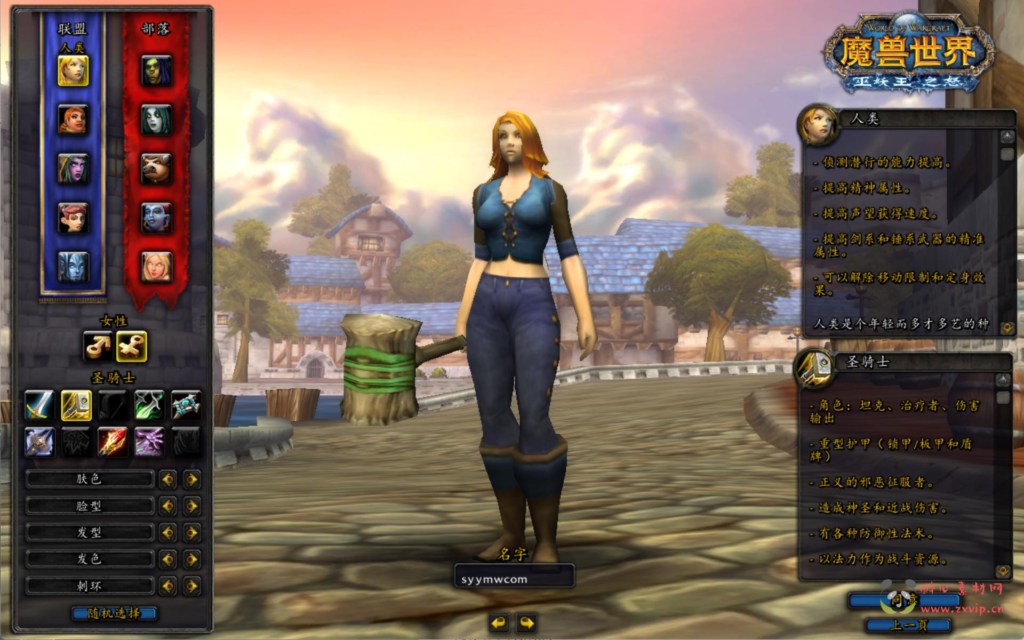Screen dimensions: 1024x640
Task: Select the Tauren race portrait
Action: click(x=156, y=169)
